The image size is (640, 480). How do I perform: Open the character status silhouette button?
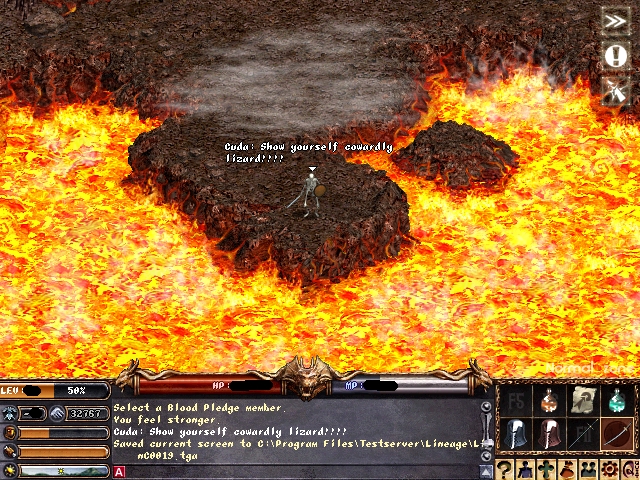coord(527,470)
